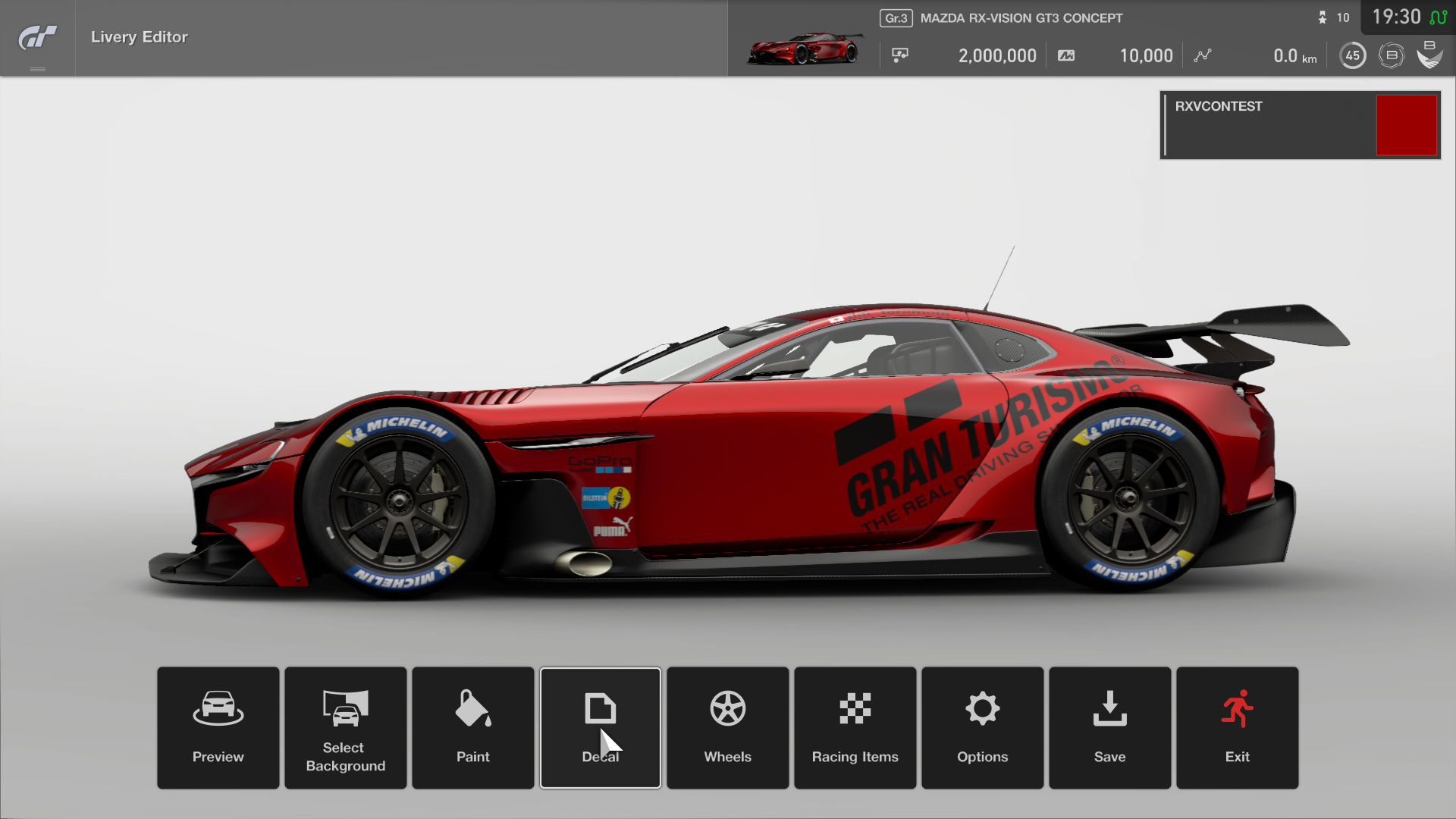Save the current livery
Image resolution: width=1456 pixels, height=819 pixels.
click(x=1110, y=727)
